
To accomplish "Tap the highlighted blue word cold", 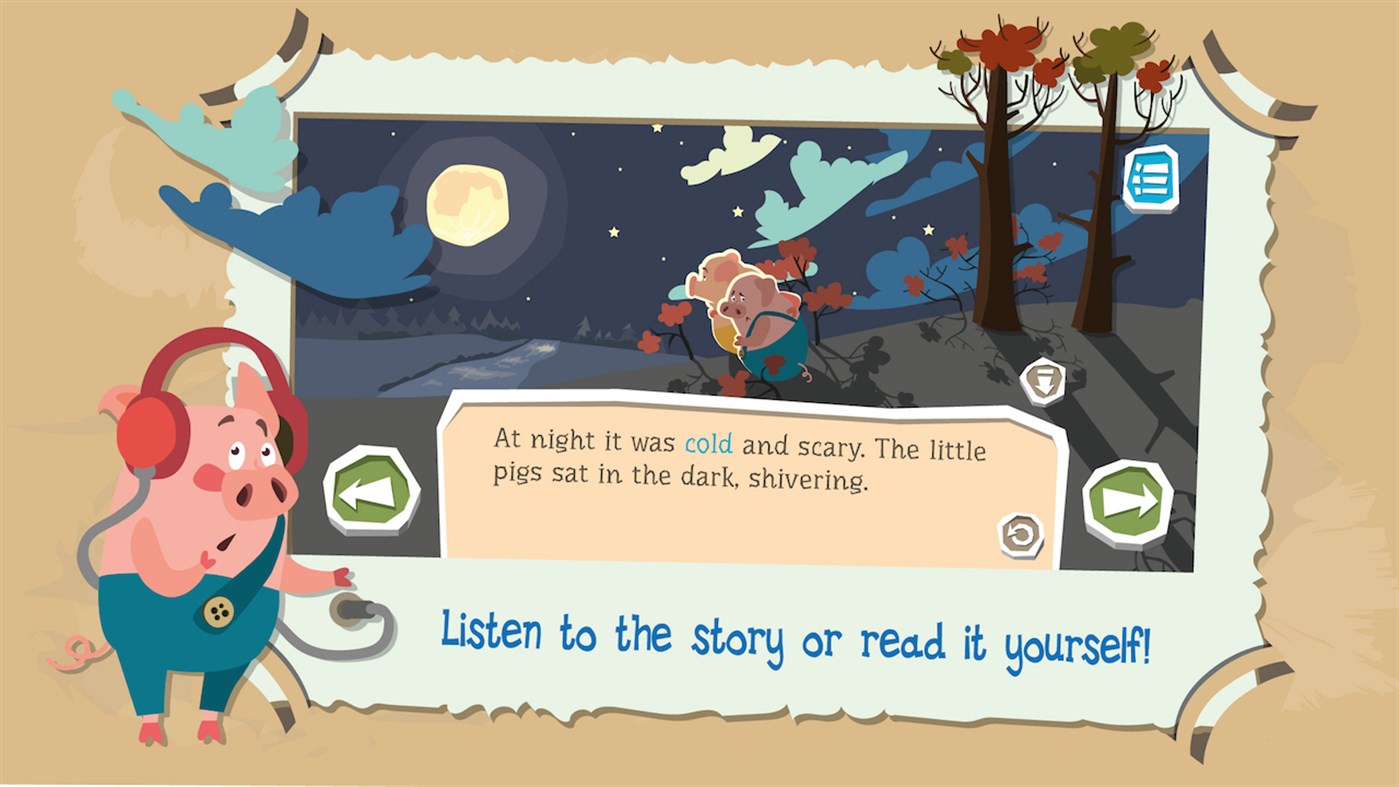I will (x=707, y=446).
